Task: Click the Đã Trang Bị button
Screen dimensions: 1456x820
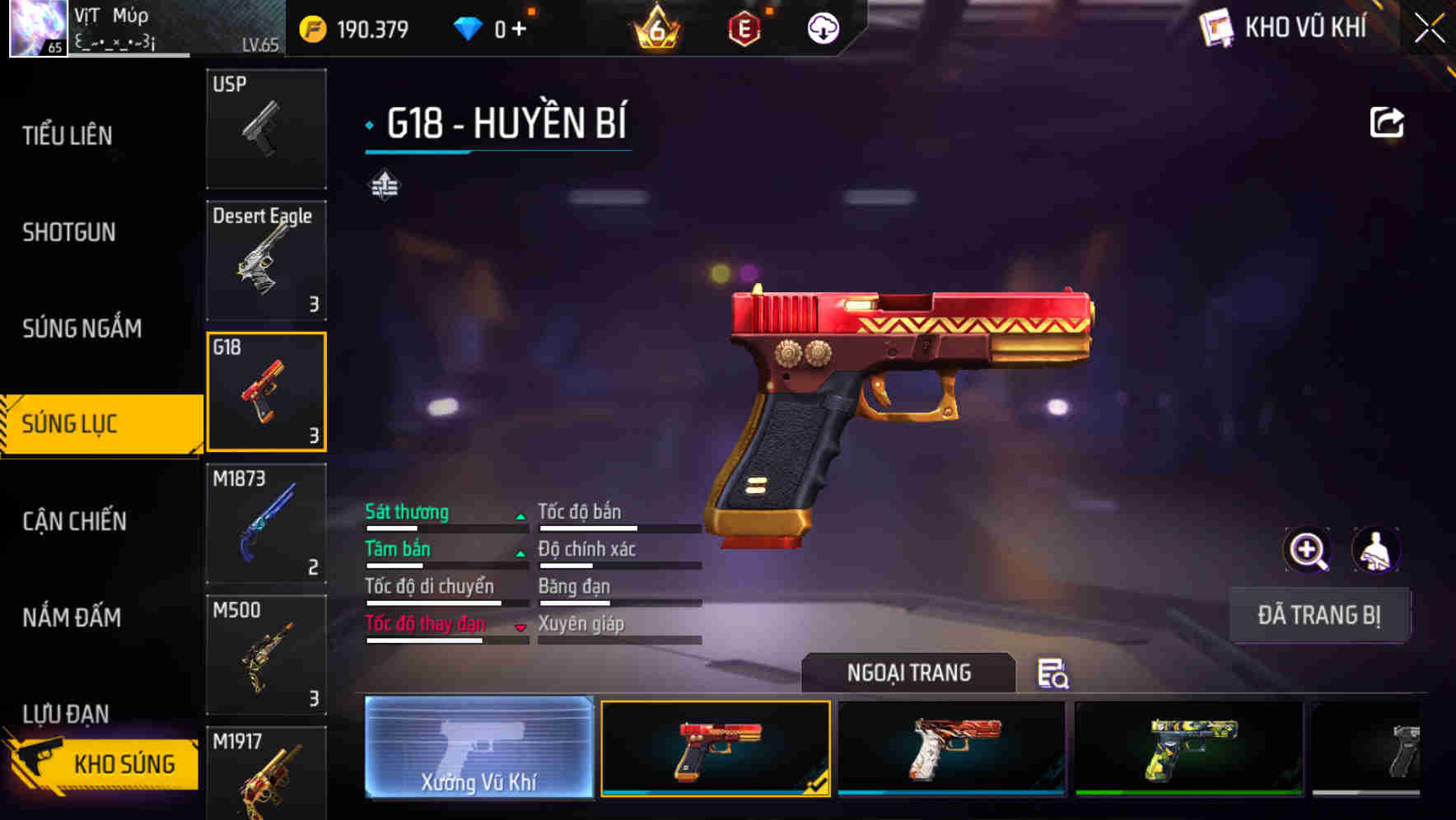Action: tap(1319, 614)
